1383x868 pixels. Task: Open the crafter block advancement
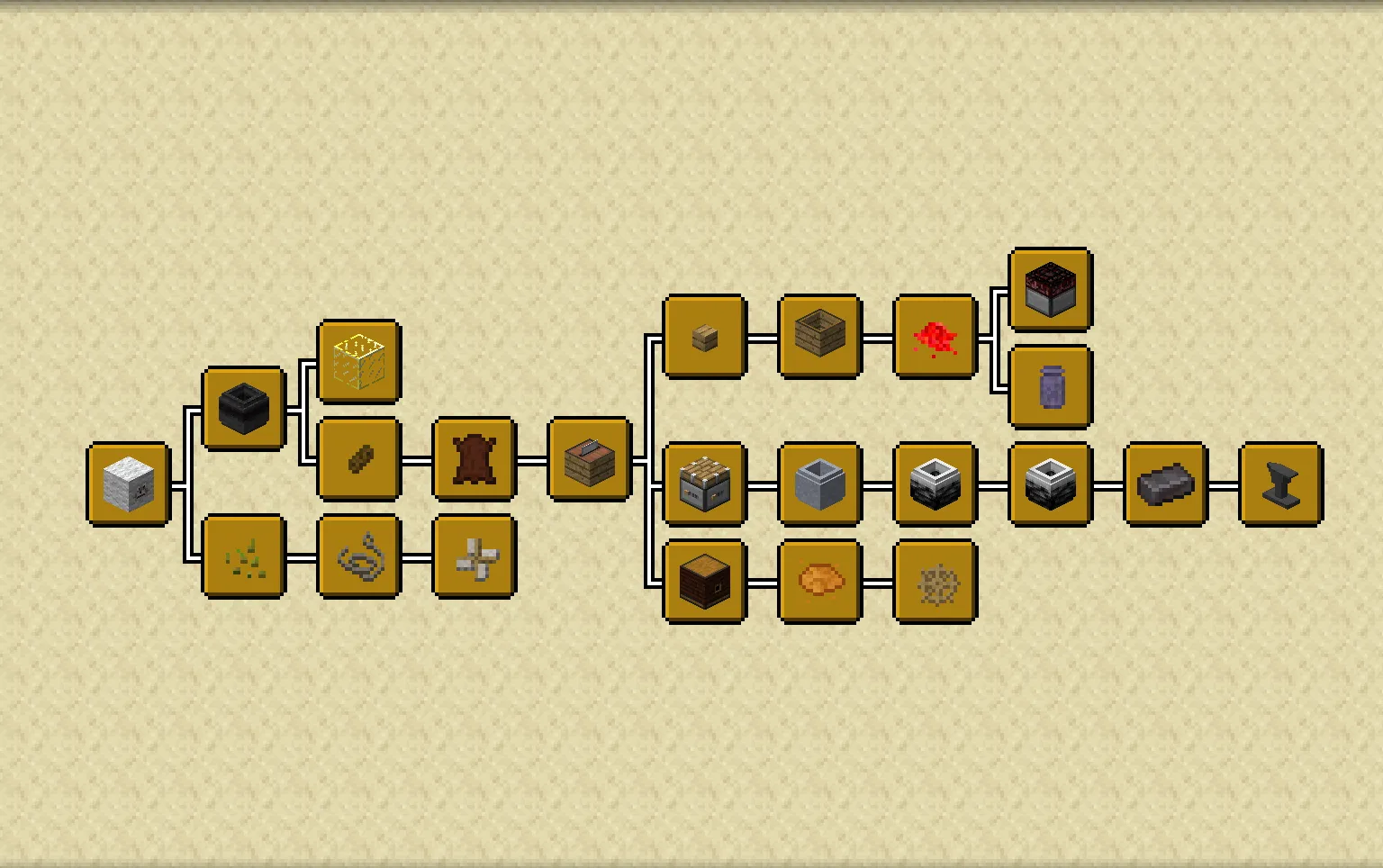coord(705,486)
